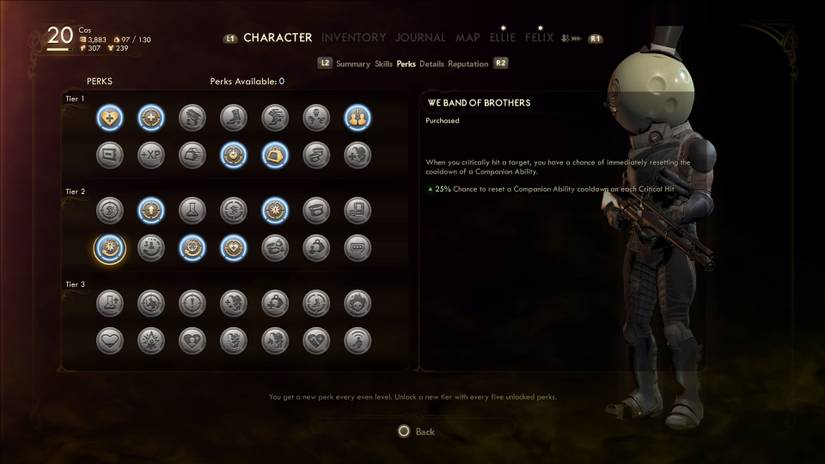825x464 pixels.
Task: Select the +XP perk icon
Action: tap(151, 155)
